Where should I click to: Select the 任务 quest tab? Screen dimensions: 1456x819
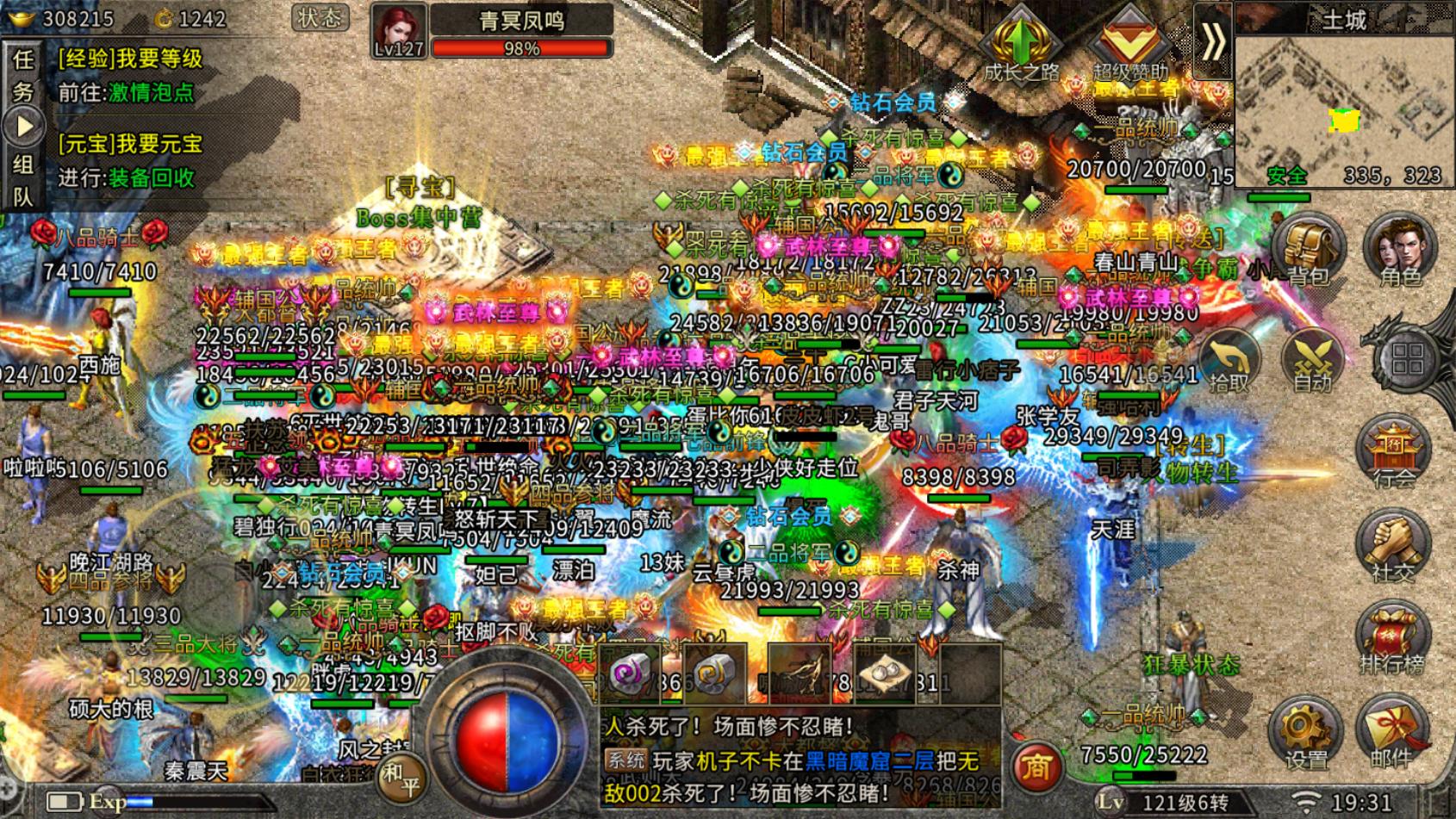23,74
